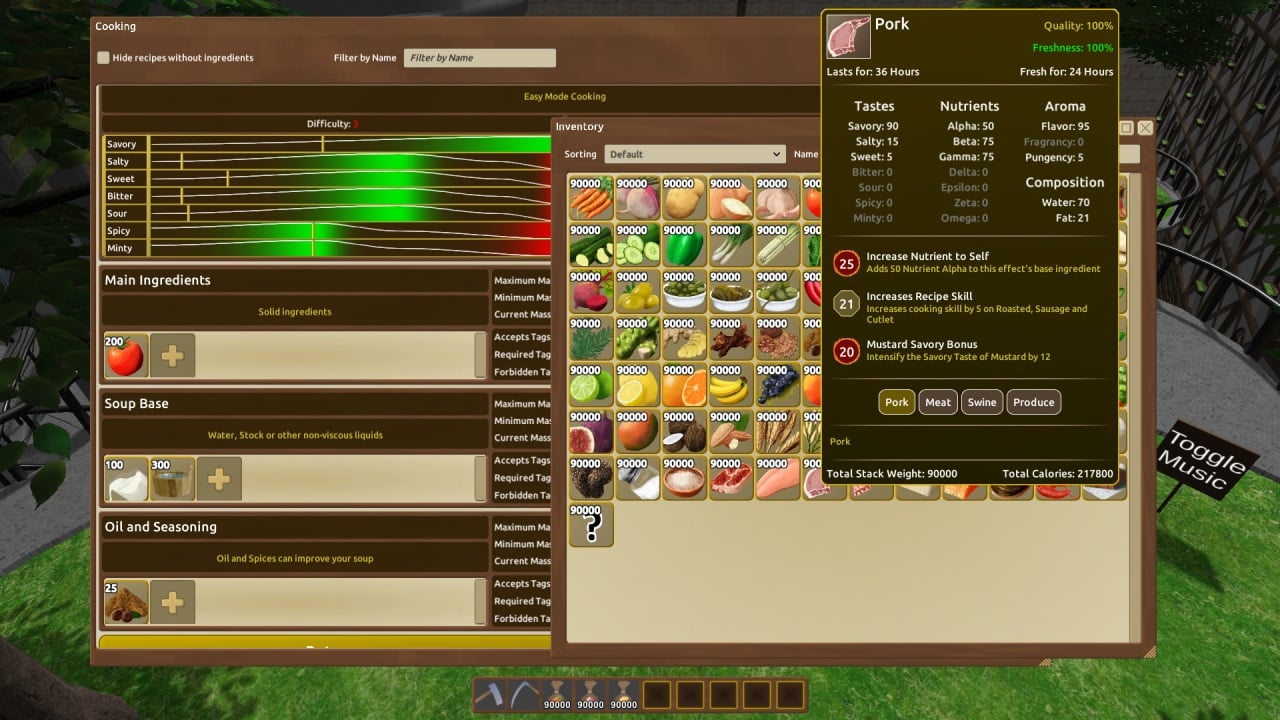Add an Oil and Seasoning ingredient
Viewport: 1280px width, 720px height.
pos(172,602)
